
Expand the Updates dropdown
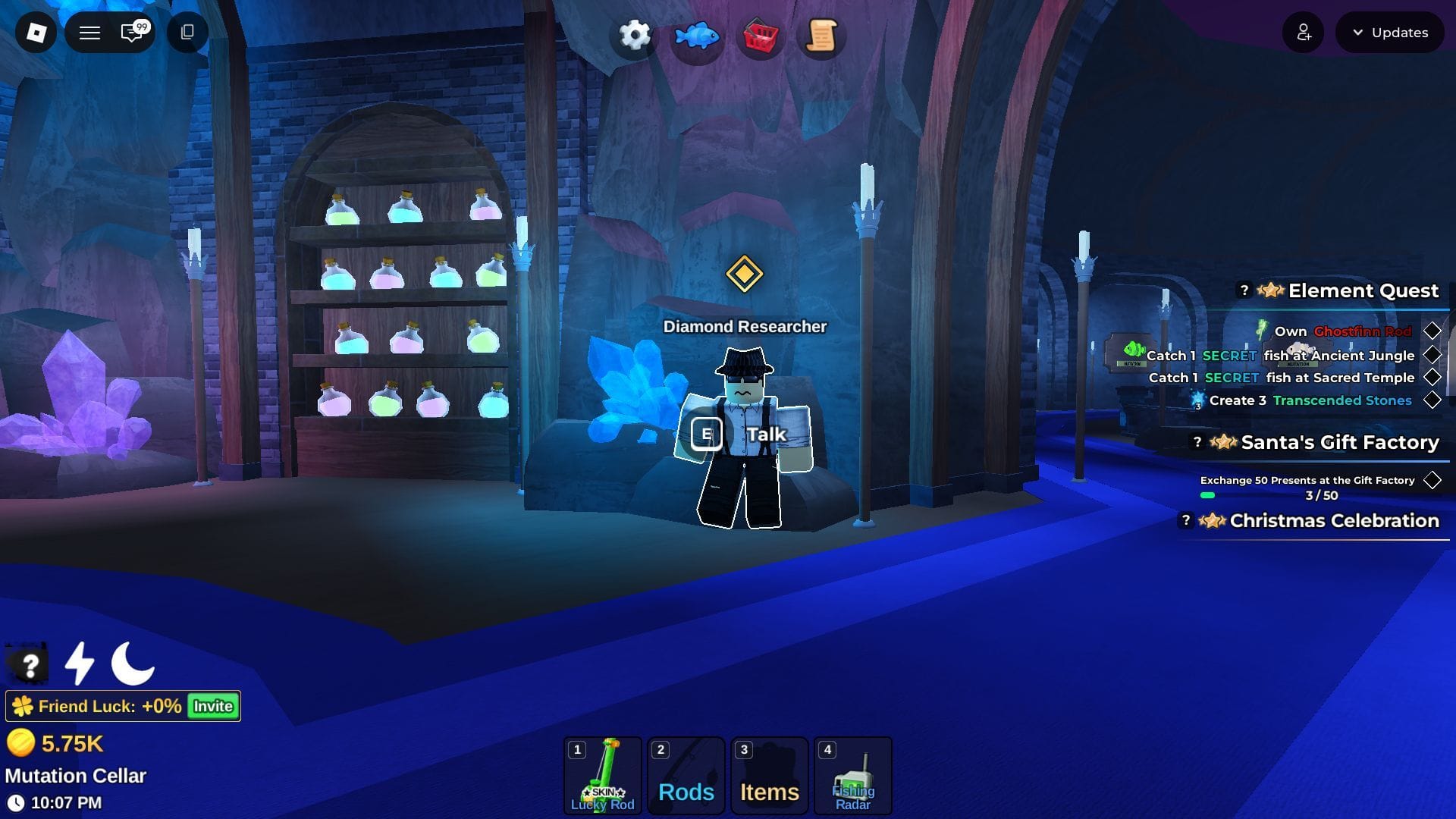pyautogui.click(x=1389, y=32)
